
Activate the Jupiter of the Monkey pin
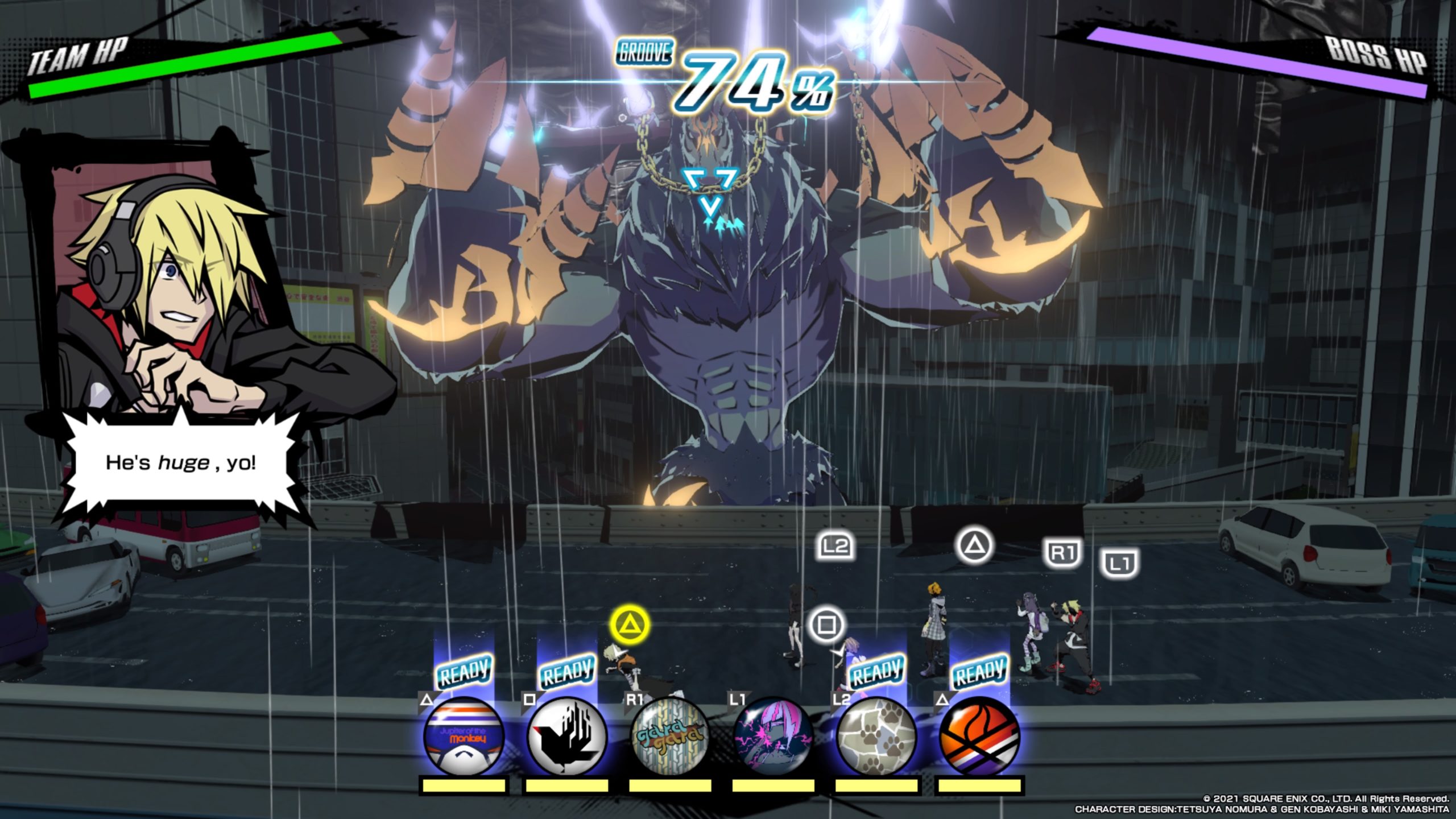pos(464,737)
